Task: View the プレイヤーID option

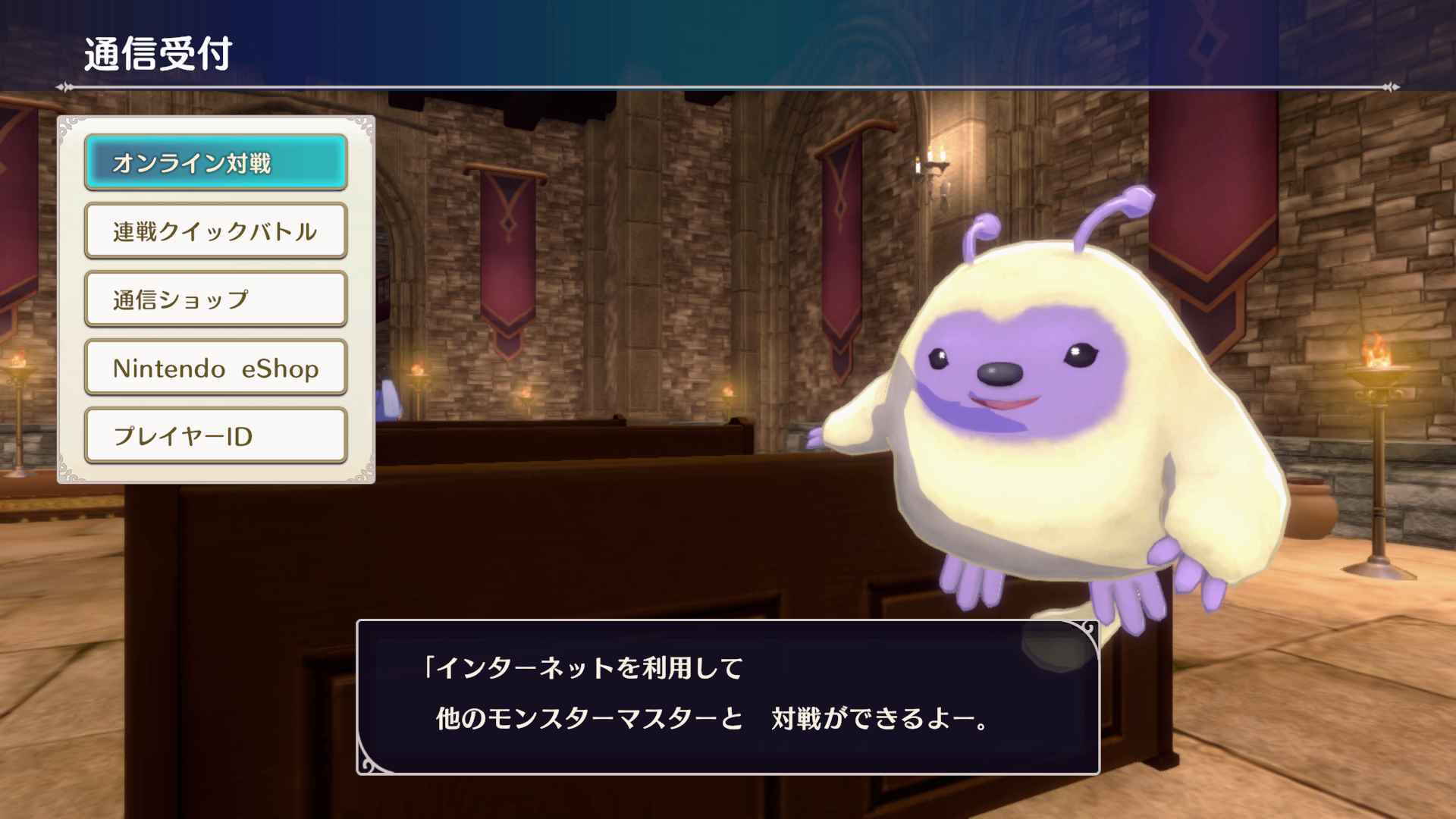Action: pos(215,435)
